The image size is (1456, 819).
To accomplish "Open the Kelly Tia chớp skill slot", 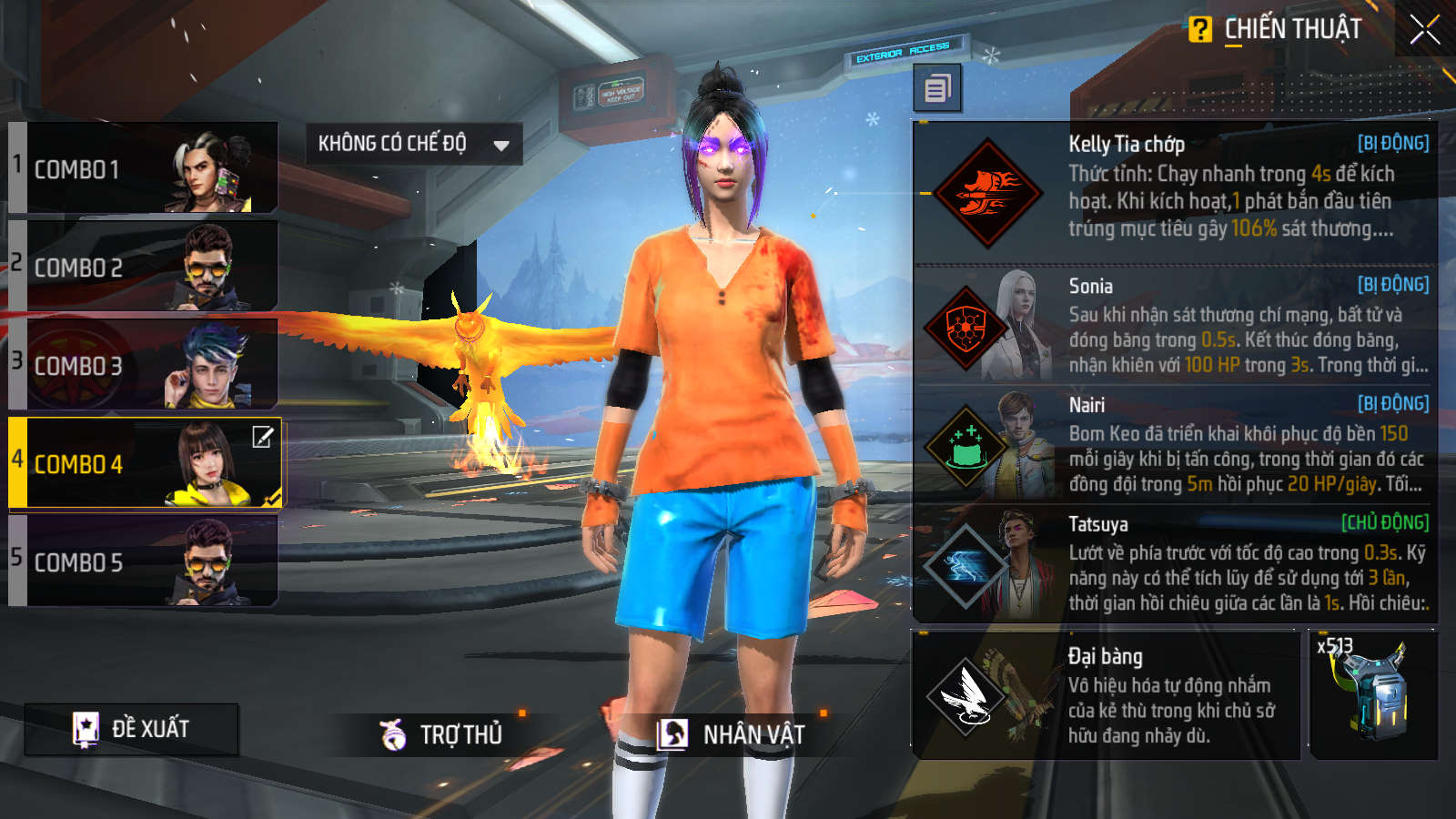I will point(1174,193).
